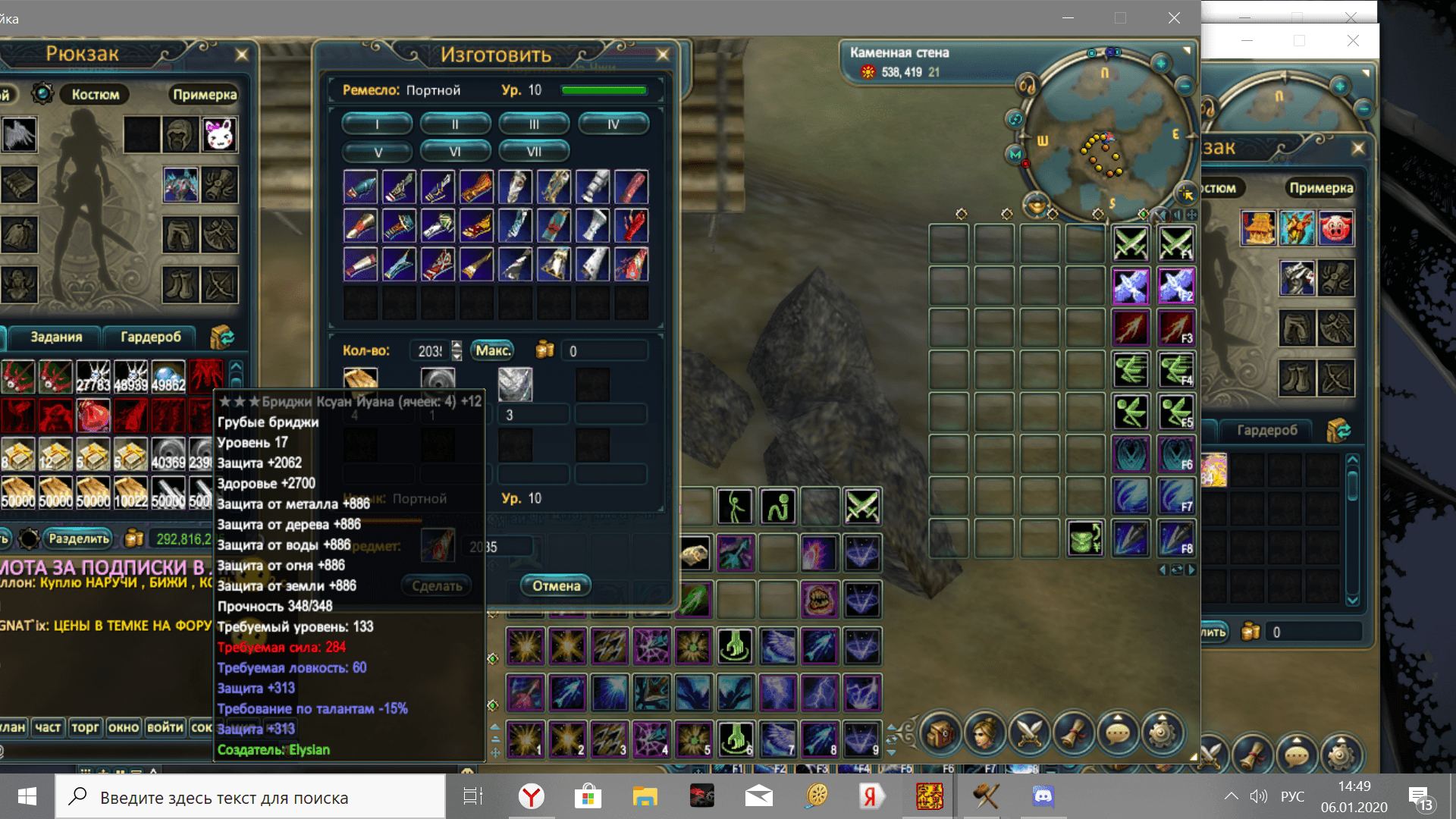Open the backpack via the circular bag icon
Viewport: 1456px width, 819px height.
940,733
